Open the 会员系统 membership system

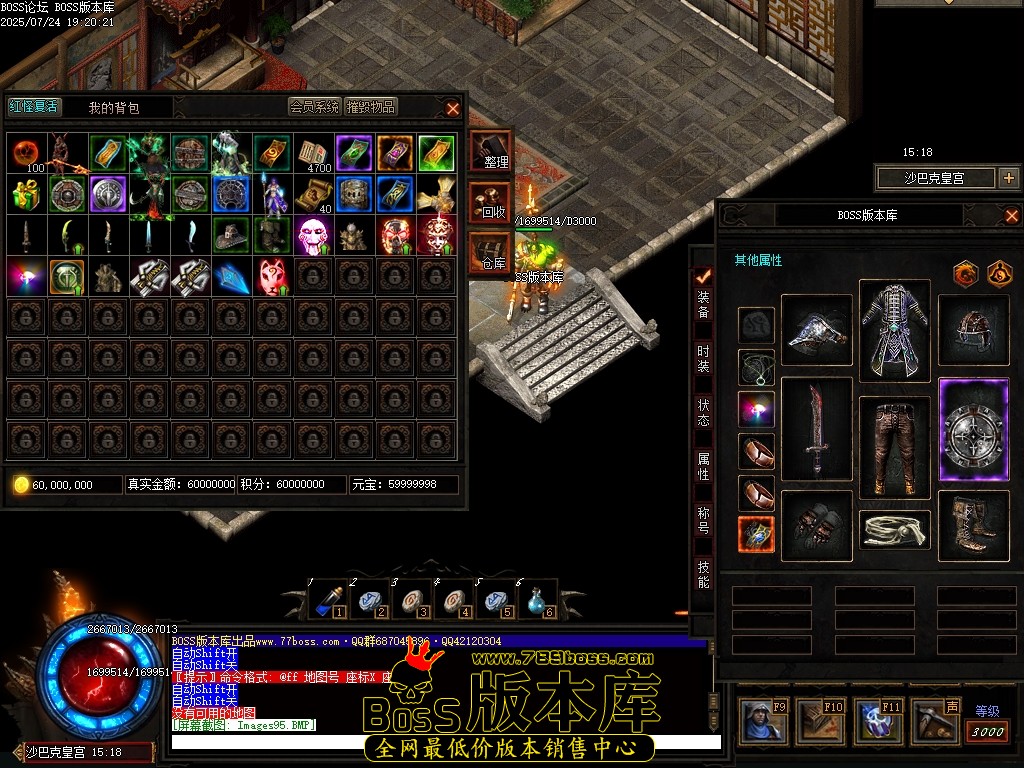315,107
